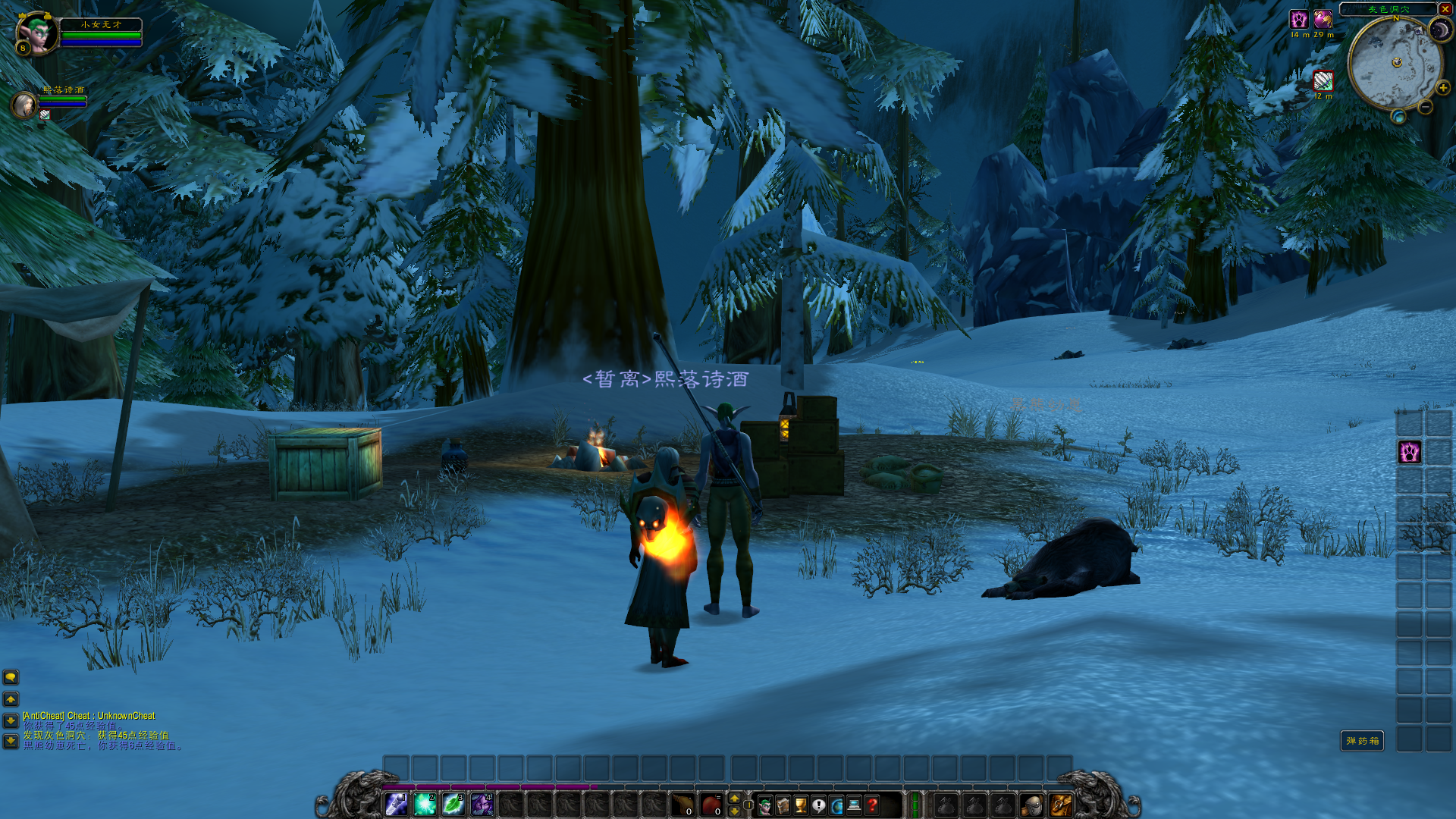Click the circular minimap
Screen dimensions: 1456x819
click(x=1395, y=64)
